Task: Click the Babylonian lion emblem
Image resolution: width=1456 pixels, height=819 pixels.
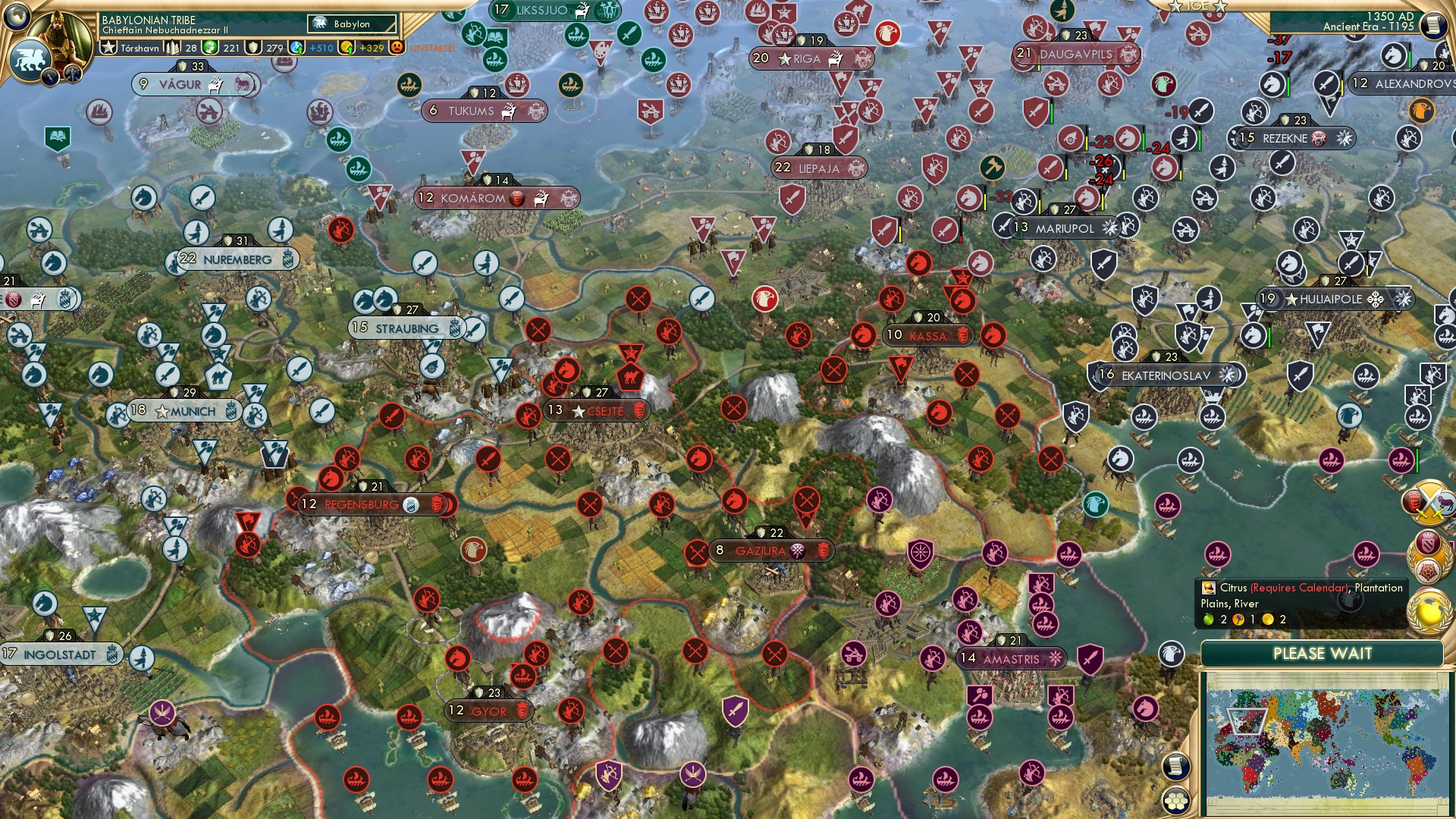Action: [32, 58]
